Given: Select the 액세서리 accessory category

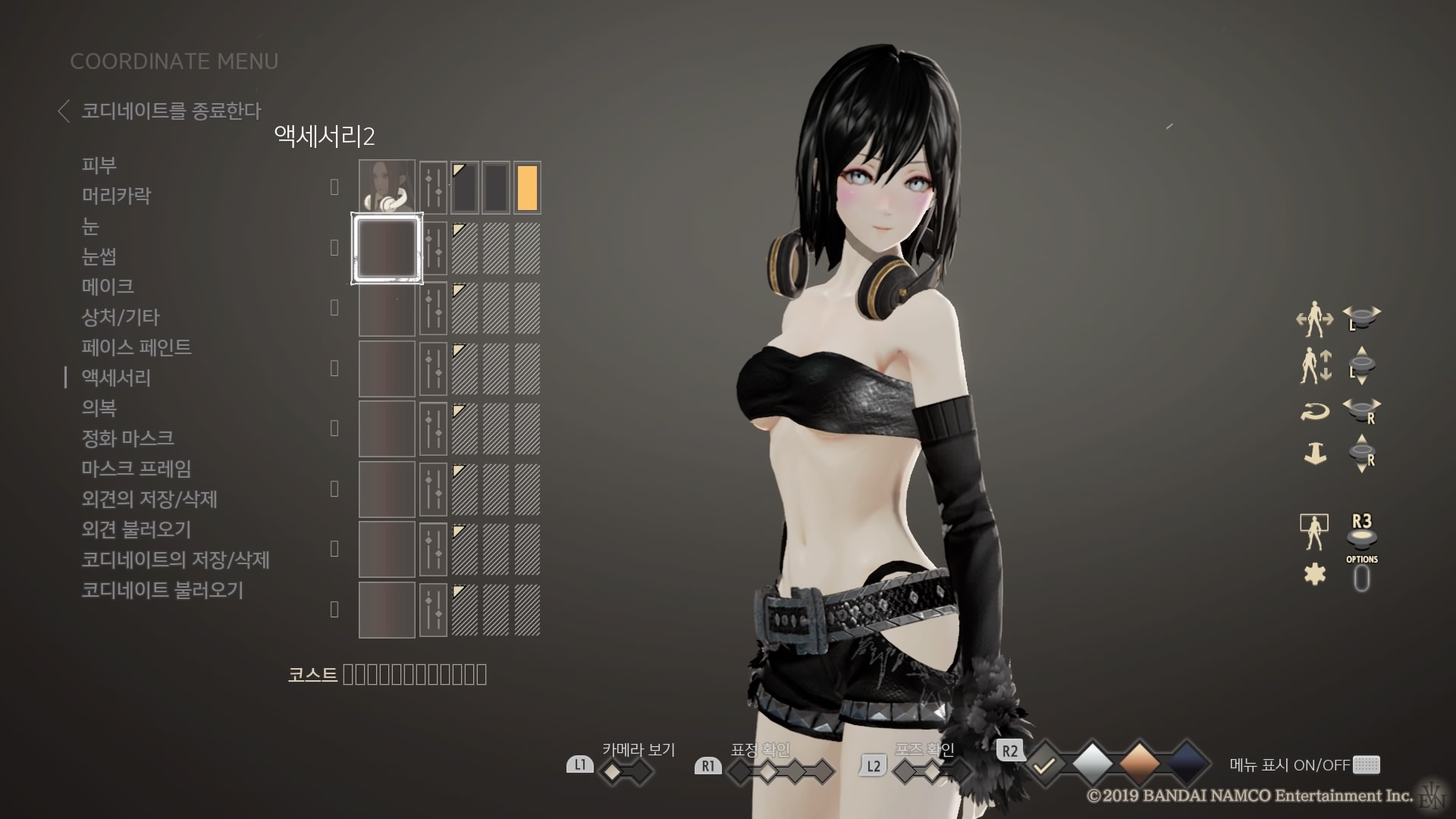Looking at the screenshot, I should click(116, 378).
